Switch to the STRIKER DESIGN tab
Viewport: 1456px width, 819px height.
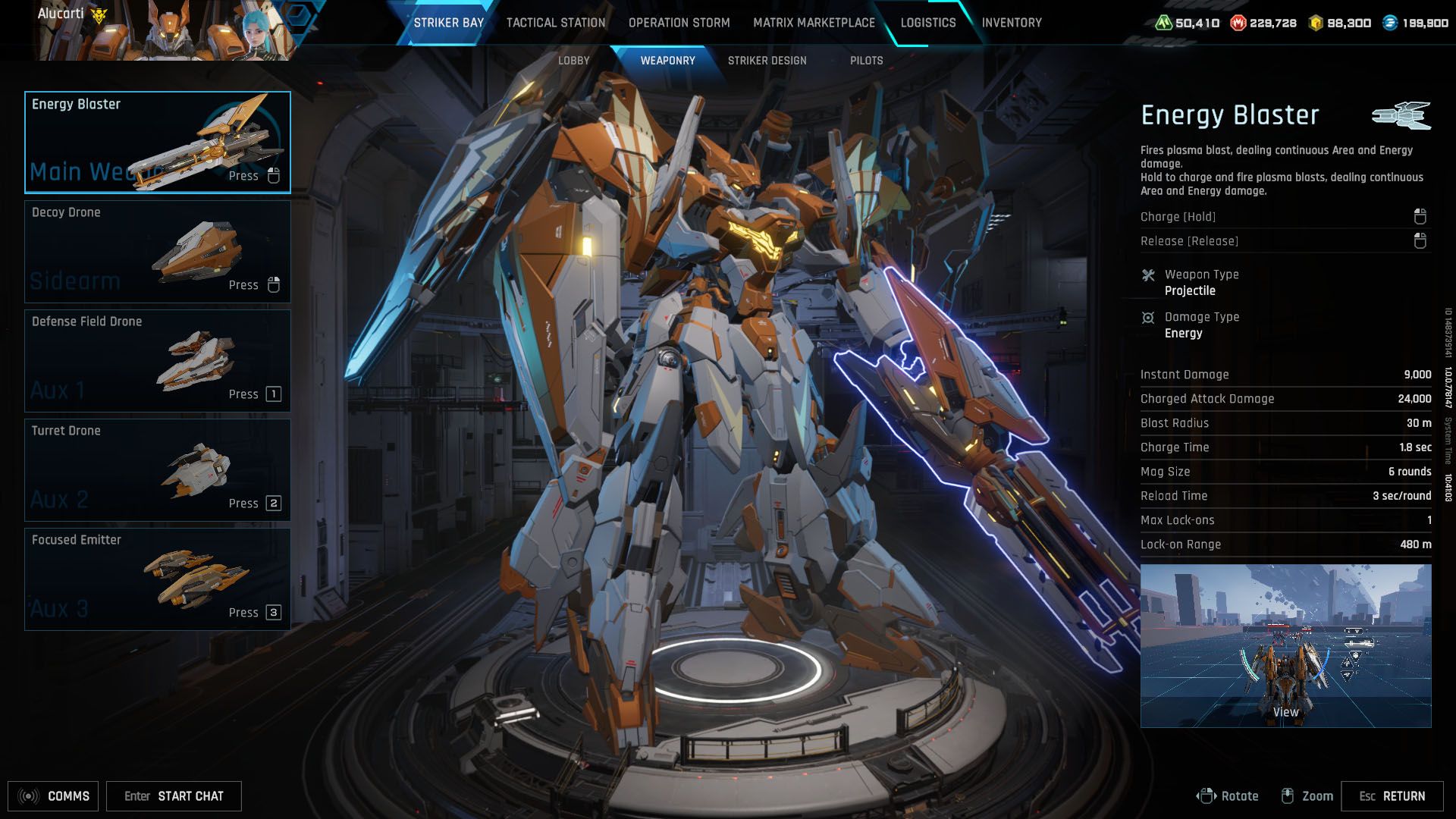[767, 60]
